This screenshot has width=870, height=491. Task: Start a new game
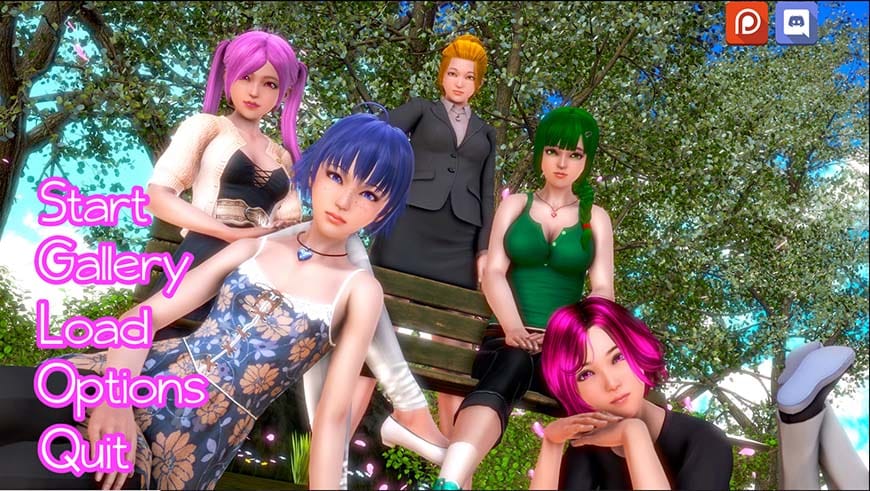click(x=94, y=206)
